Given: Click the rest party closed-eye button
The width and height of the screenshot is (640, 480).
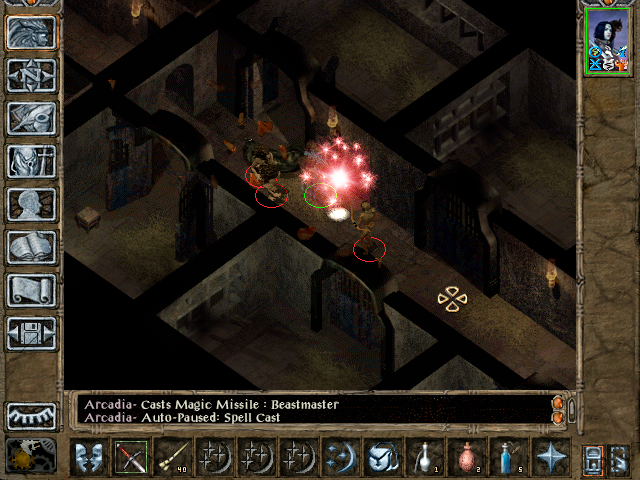Looking at the screenshot, I should (32, 415).
